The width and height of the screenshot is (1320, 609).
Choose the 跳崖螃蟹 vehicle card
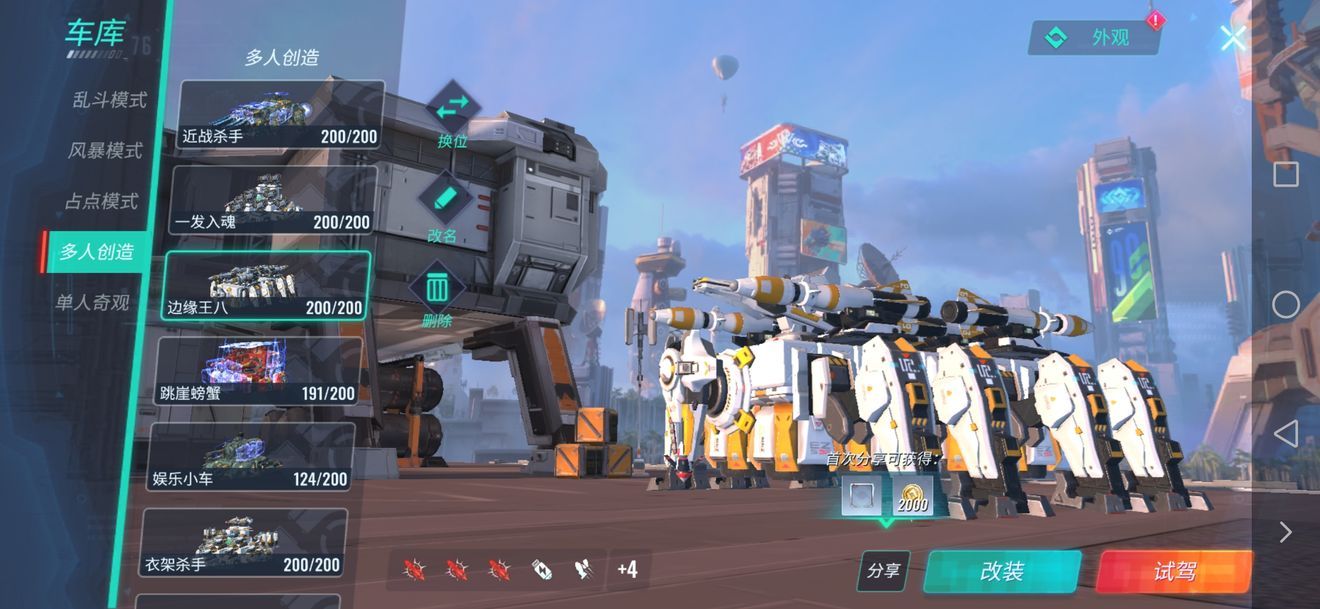260,371
